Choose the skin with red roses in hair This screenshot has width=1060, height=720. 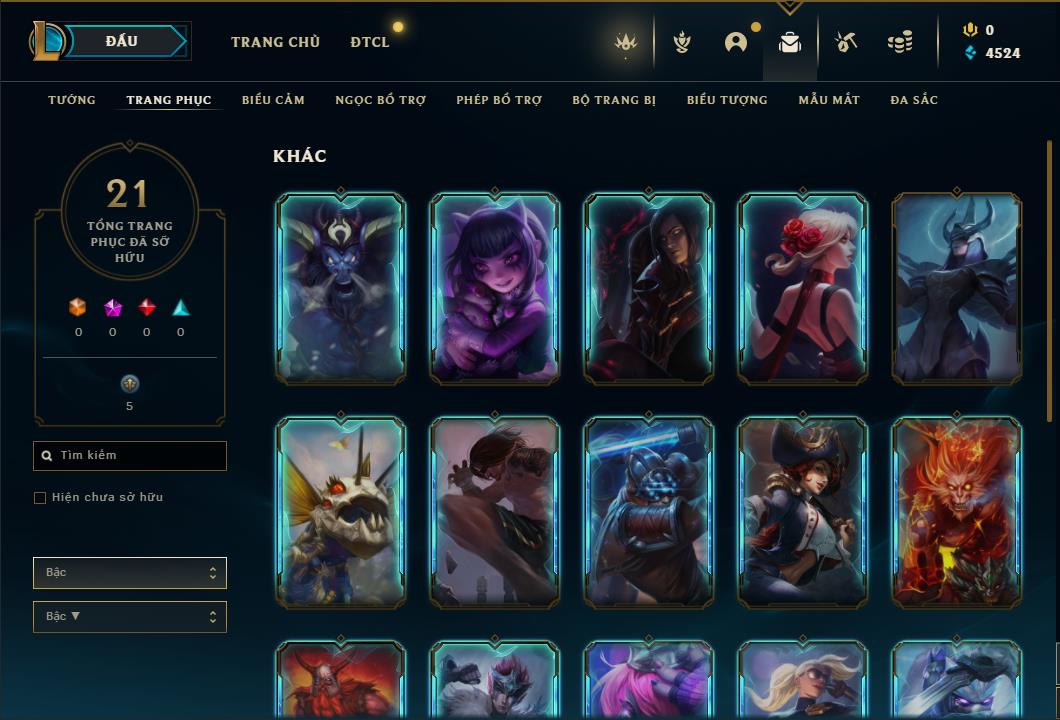pos(802,288)
